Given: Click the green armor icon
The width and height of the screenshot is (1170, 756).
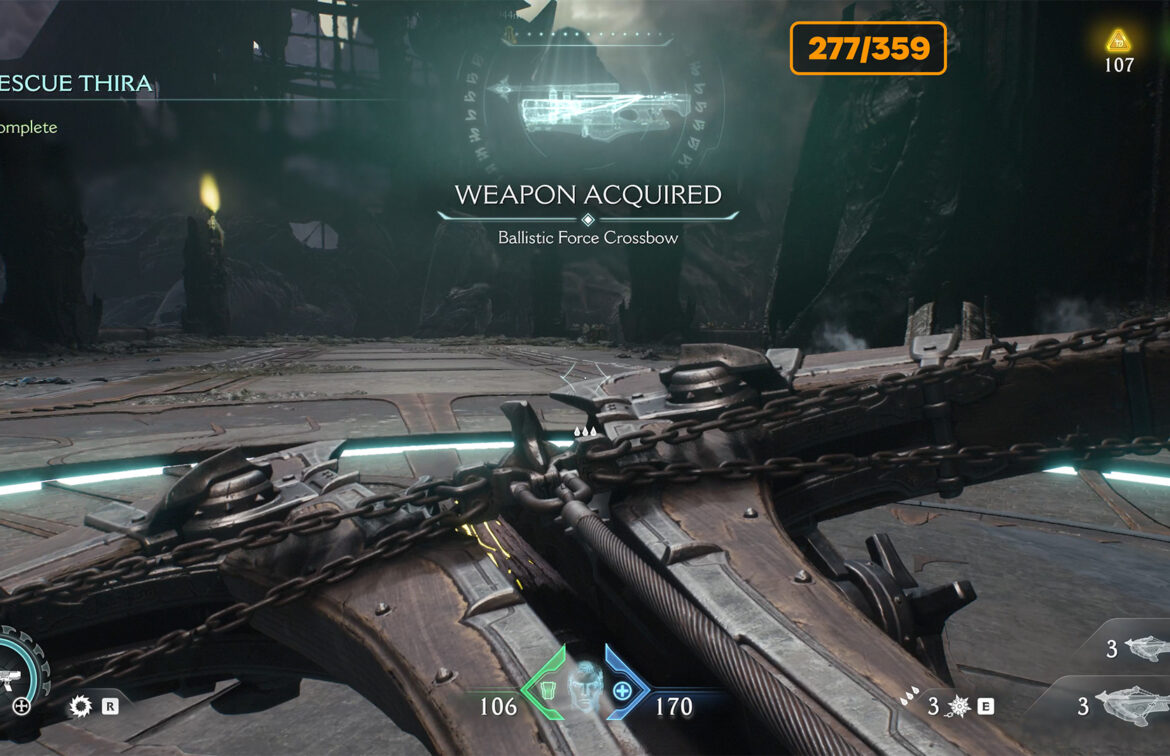Looking at the screenshot, I should coord(546,690).
